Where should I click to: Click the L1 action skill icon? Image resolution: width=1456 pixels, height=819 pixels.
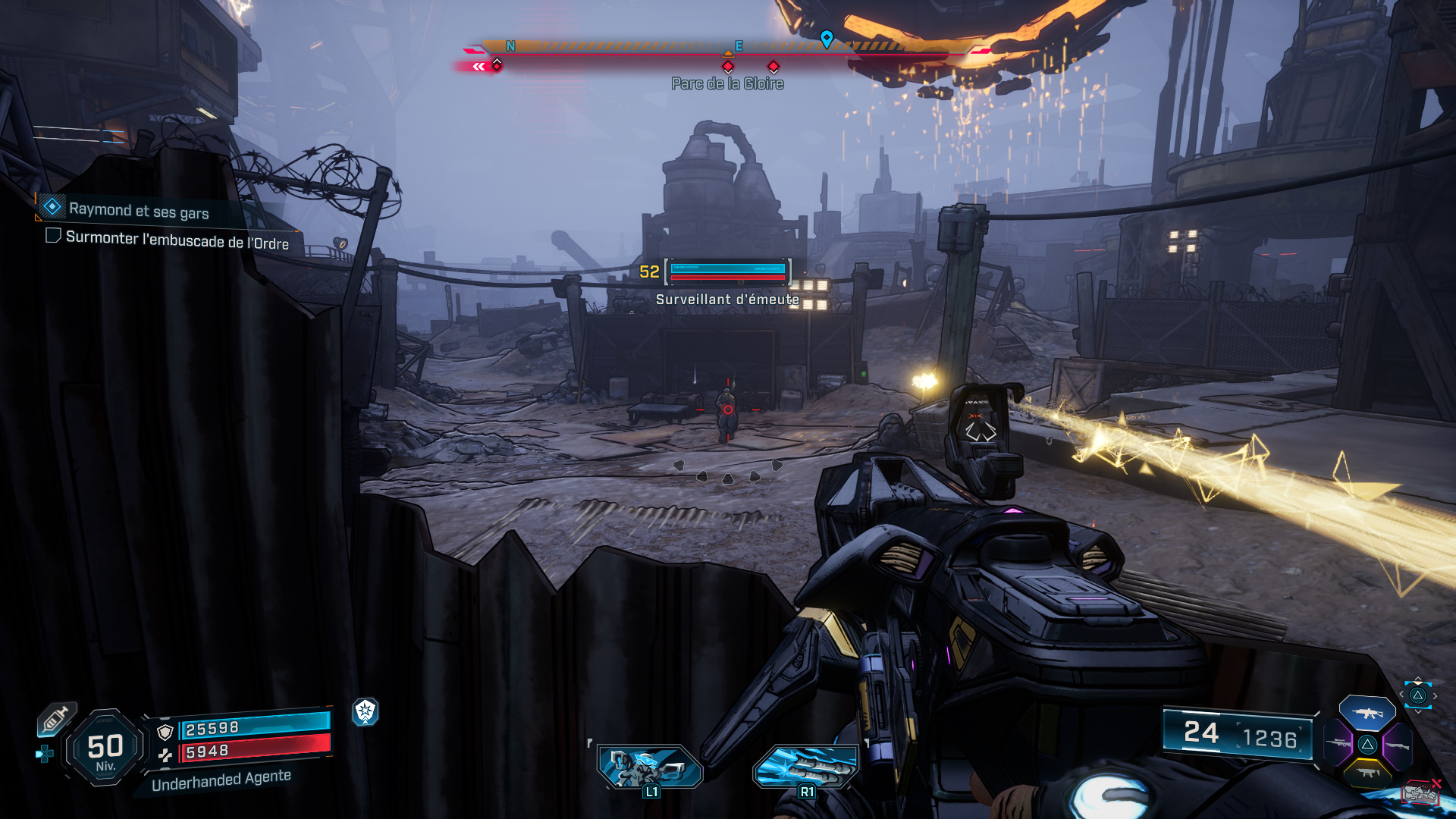[650, 766]
